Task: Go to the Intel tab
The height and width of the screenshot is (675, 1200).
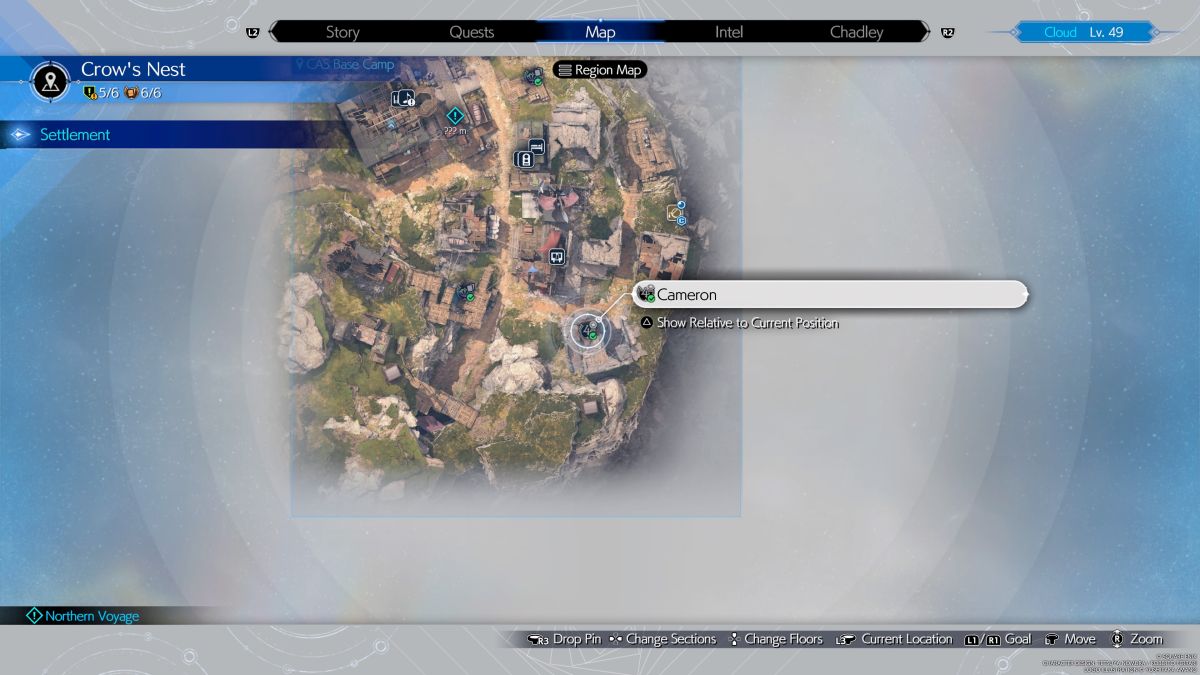Action: 729,32
